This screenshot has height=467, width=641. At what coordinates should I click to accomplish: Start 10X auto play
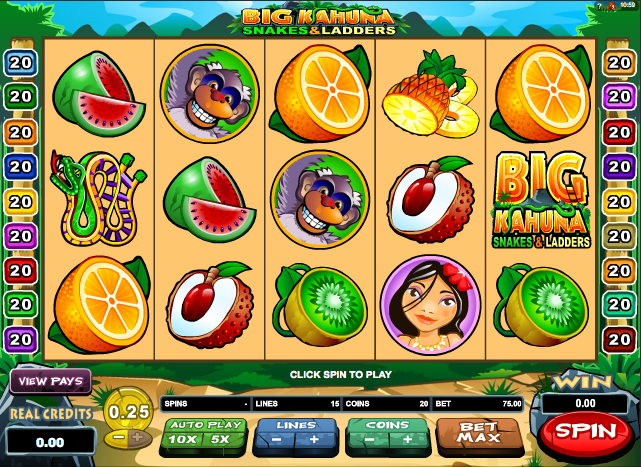coord(182,439)
